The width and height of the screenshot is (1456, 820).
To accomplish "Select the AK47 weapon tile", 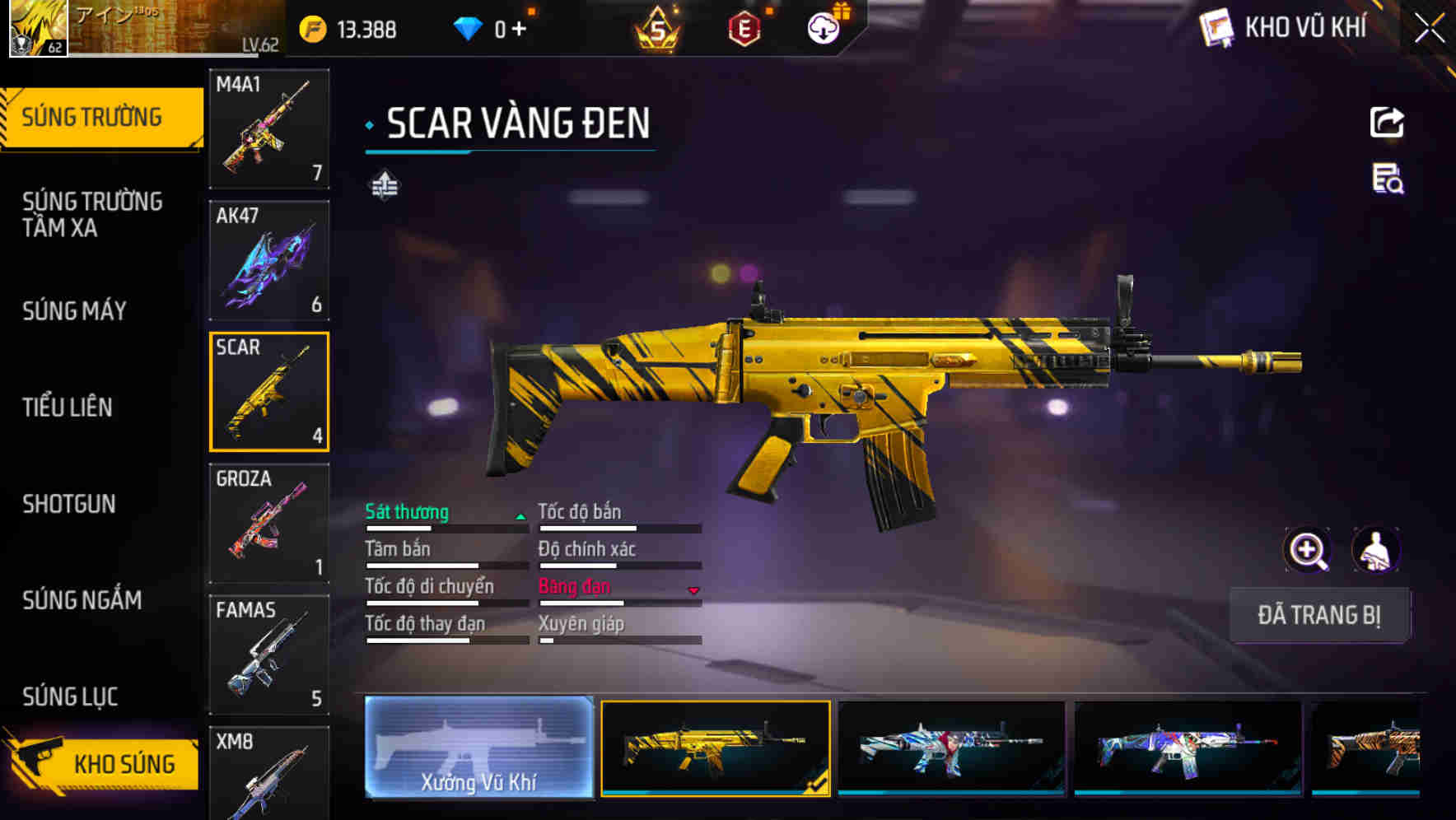I will point(269,260).
